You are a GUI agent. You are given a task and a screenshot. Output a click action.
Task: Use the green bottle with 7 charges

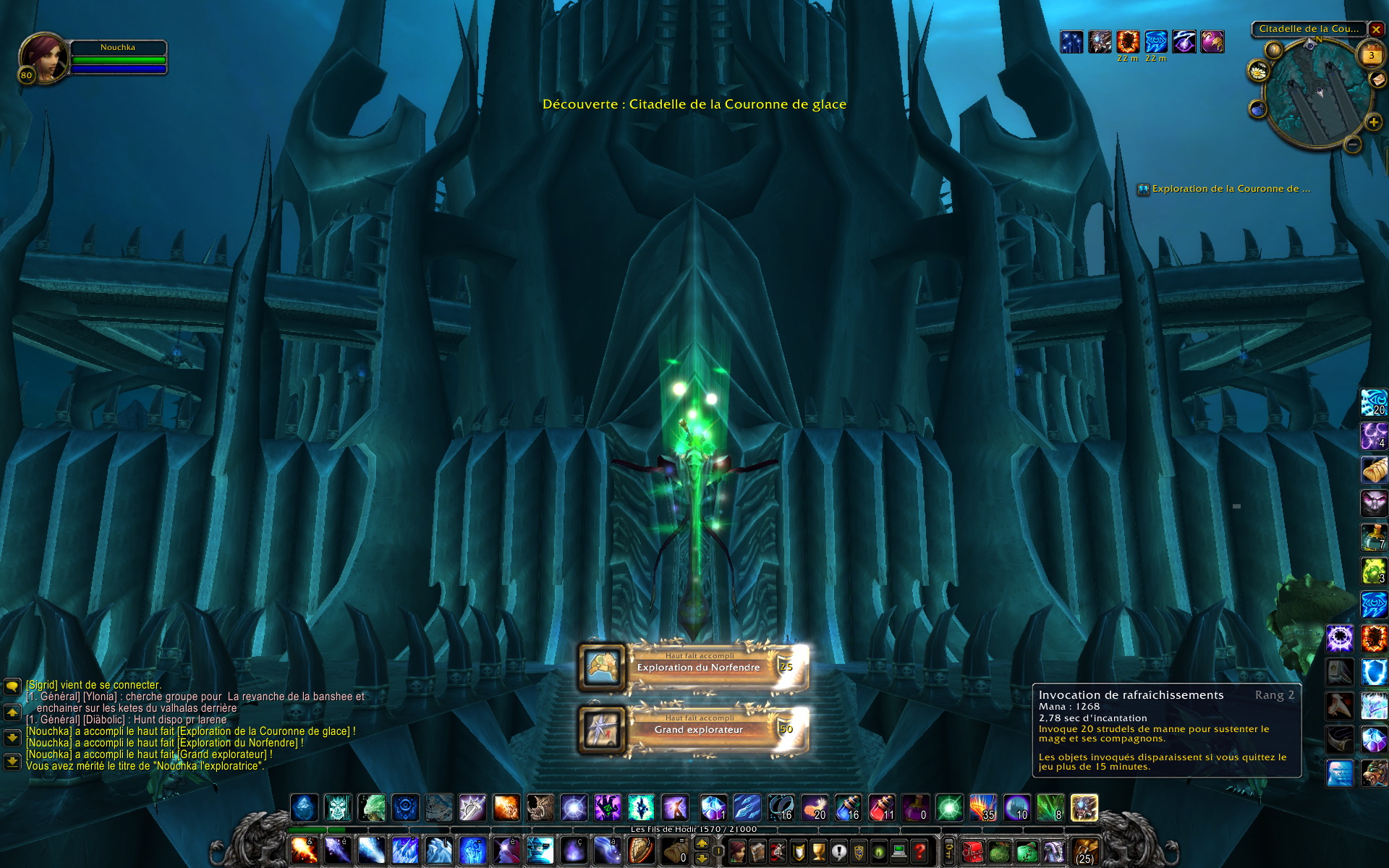[1373, 537]
